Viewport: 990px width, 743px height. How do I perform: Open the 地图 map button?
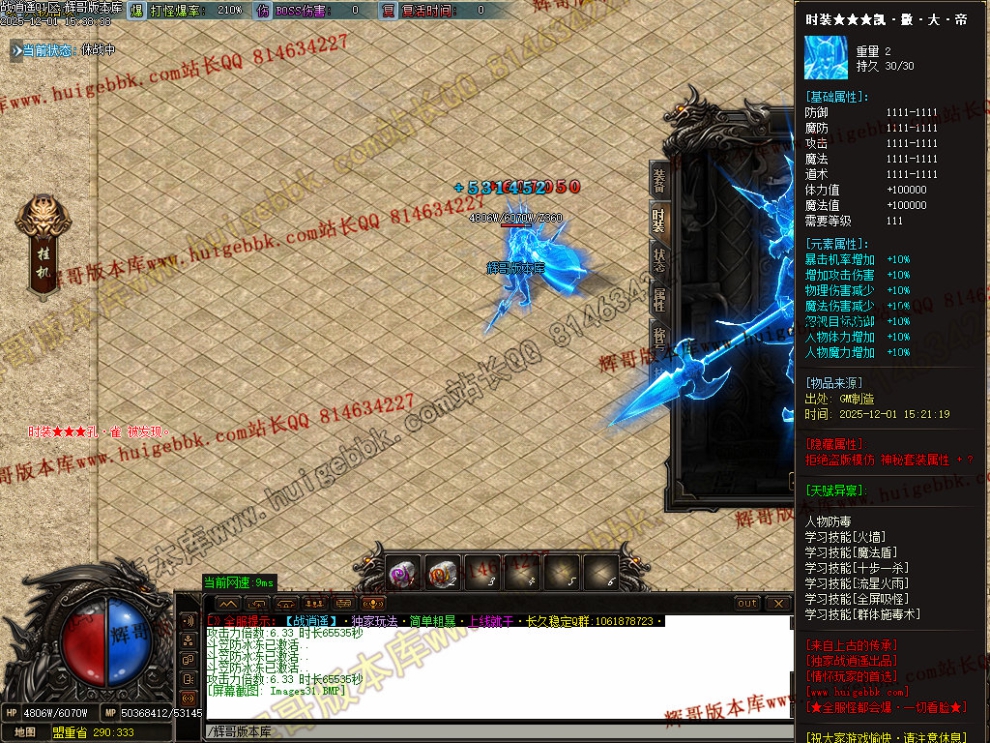coord(26,732)
